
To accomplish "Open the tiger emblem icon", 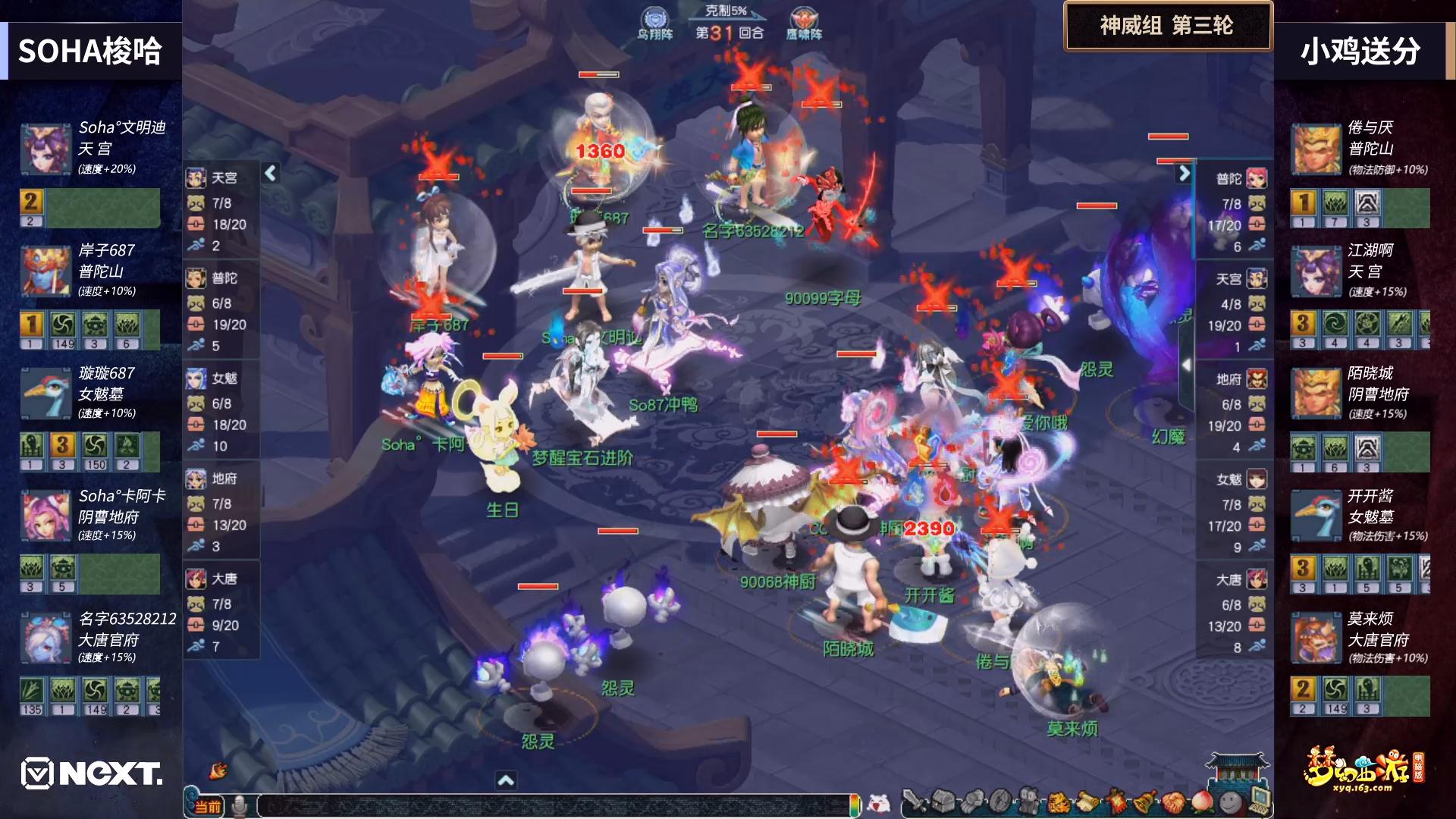I will [x=1059, y=801].
